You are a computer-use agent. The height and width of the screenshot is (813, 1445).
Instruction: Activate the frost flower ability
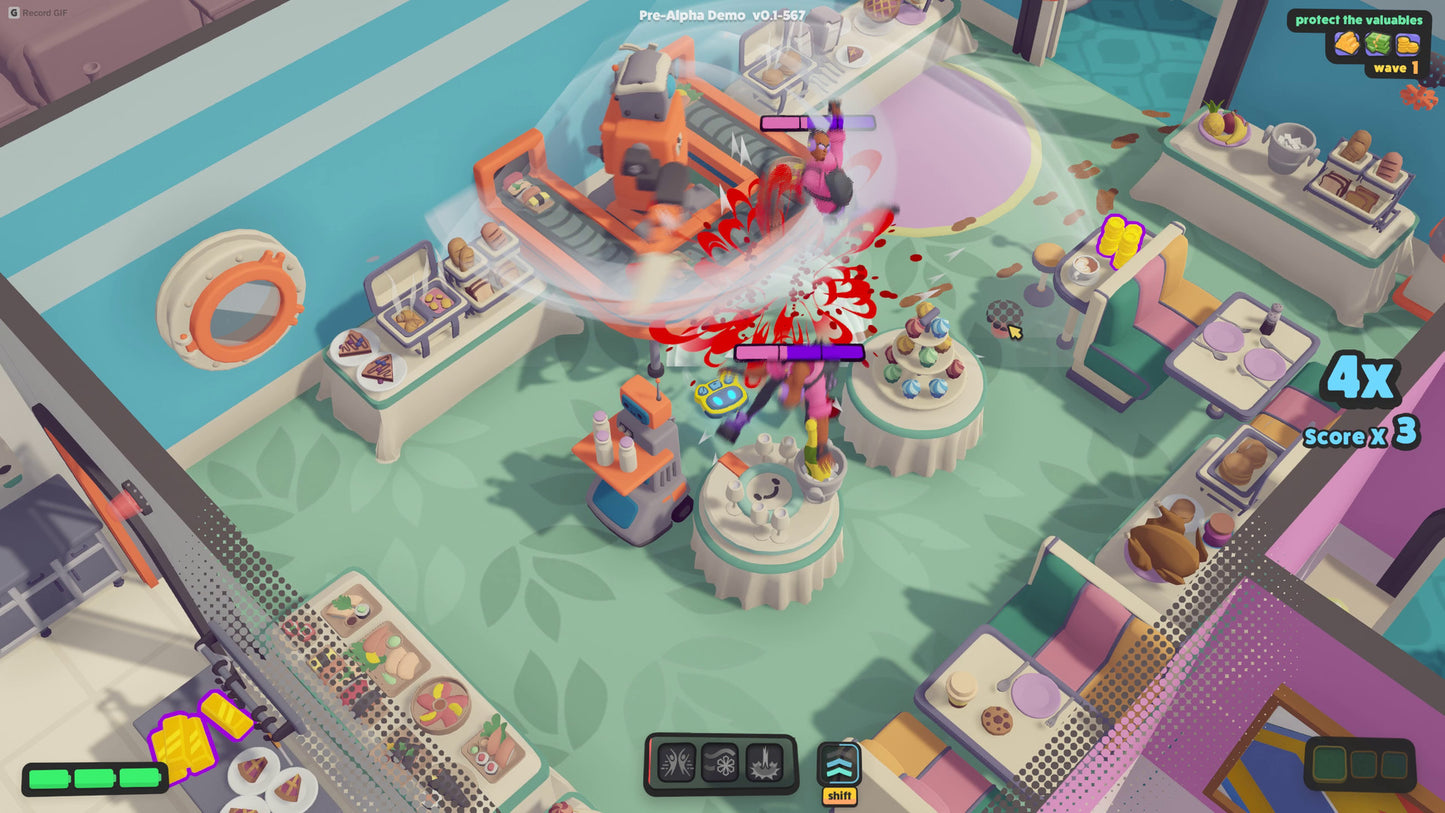[x=719, y=762]
